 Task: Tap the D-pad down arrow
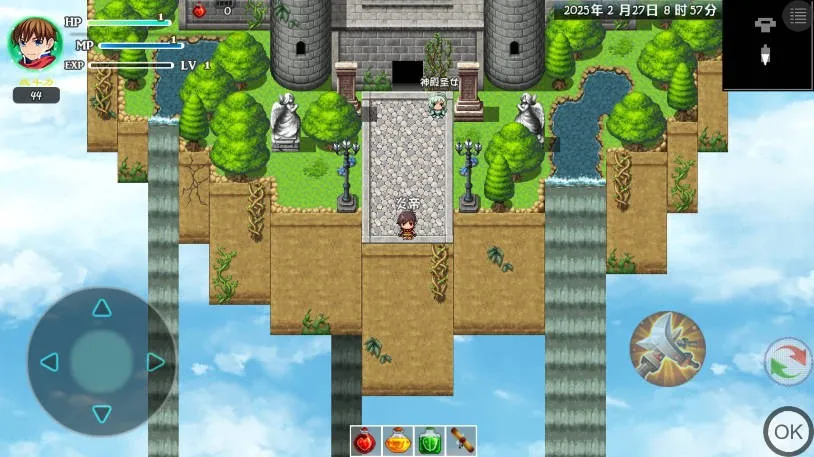pyautogui.click(x=102, y=413)
